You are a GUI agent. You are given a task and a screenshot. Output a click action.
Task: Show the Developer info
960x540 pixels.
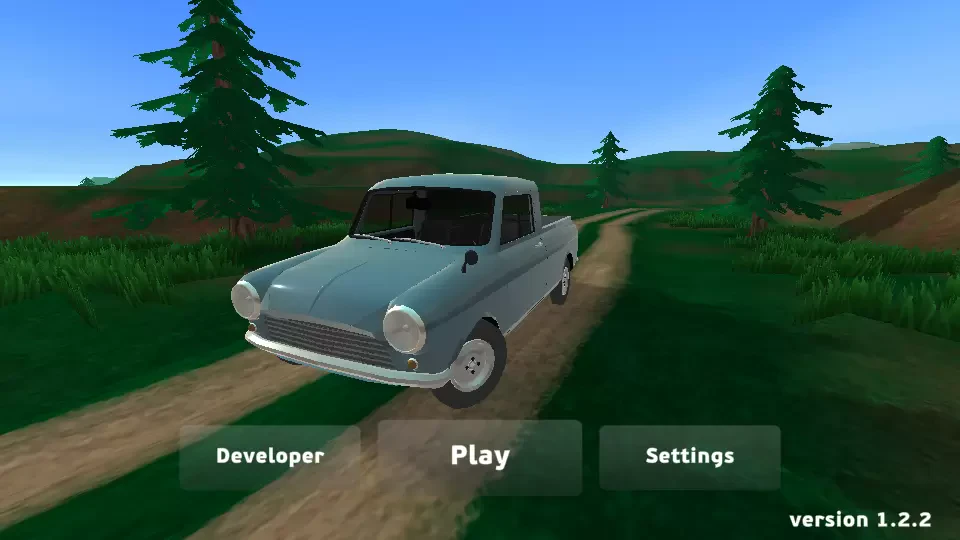tap(270, 457)
